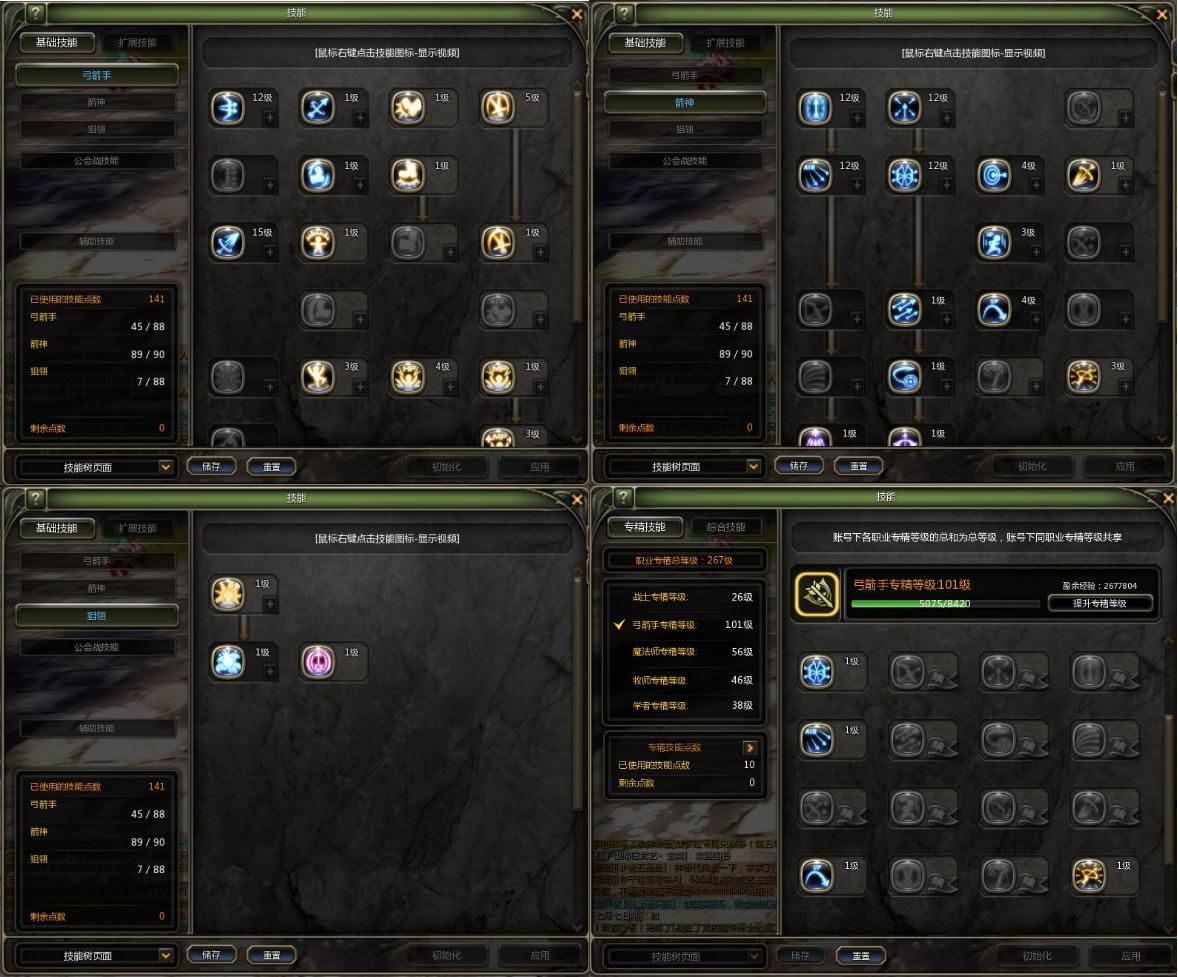The height and width of the screenshot is (977, 1178).
Task: Select the 专精技能 tab
Action: pyautogui.click(x=644, y=527)
